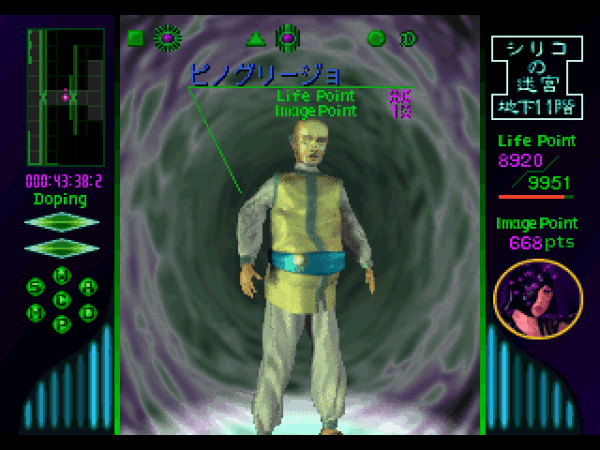Screen dimensions: 600x450
Task: Click the green A circle button
Action: click(88, 287)
